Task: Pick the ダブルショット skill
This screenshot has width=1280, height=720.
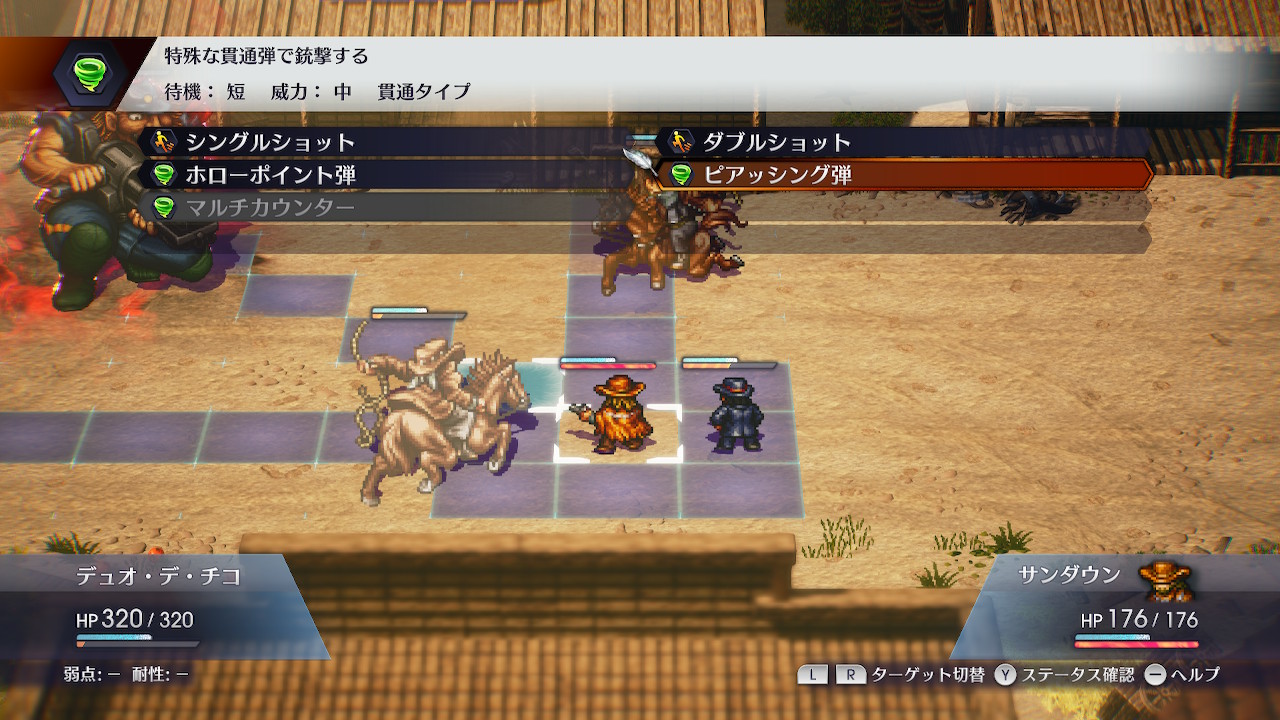Action: 776,142
